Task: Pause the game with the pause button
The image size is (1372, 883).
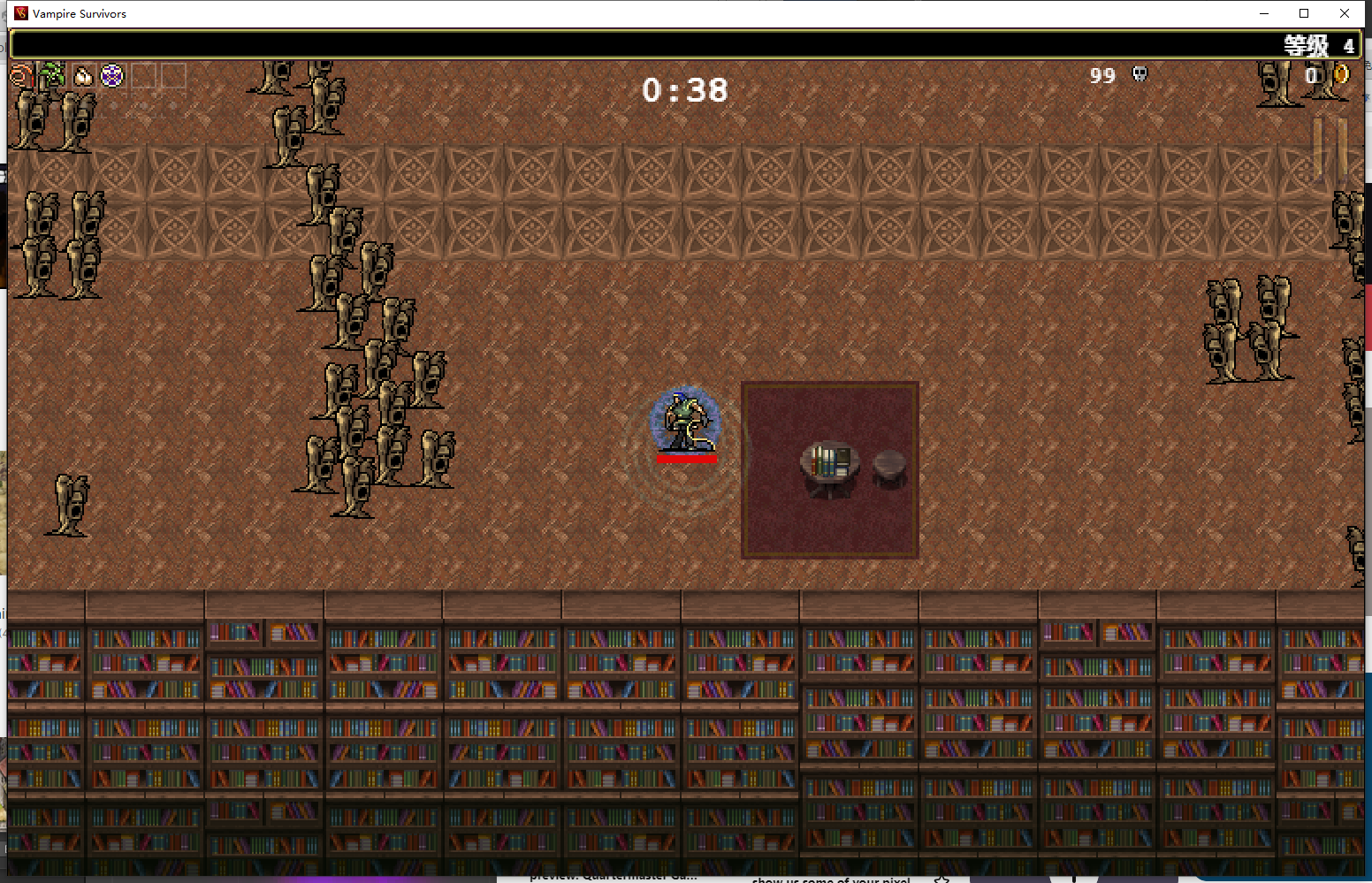Action: (1329, 147)
